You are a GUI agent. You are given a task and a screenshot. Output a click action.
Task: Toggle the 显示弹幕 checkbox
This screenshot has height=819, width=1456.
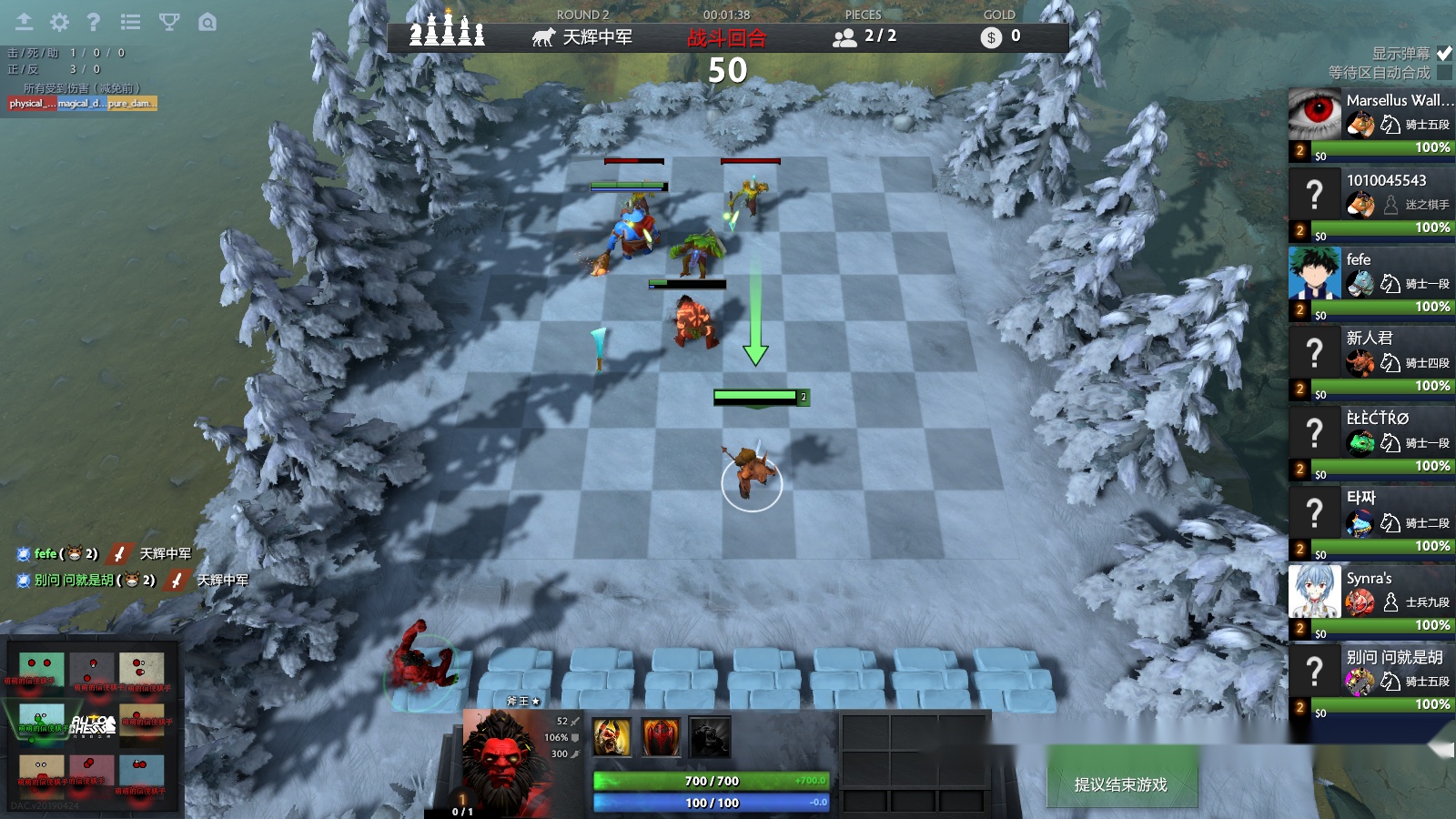click(1444, 54)
